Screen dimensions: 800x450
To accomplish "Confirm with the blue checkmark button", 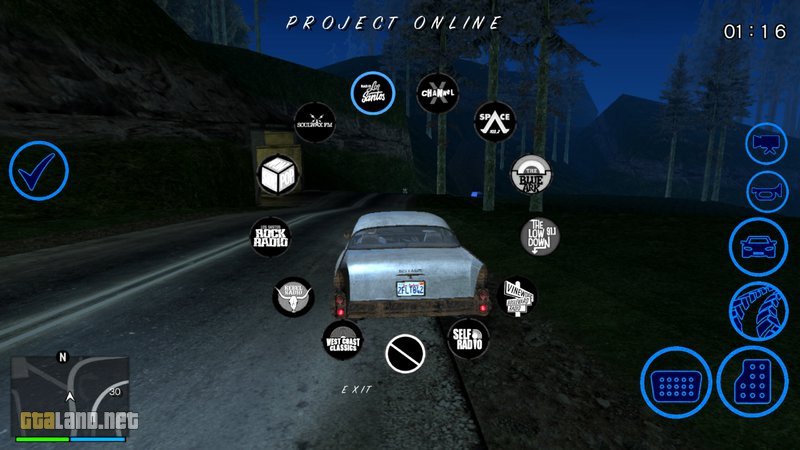I will (39, 171).
